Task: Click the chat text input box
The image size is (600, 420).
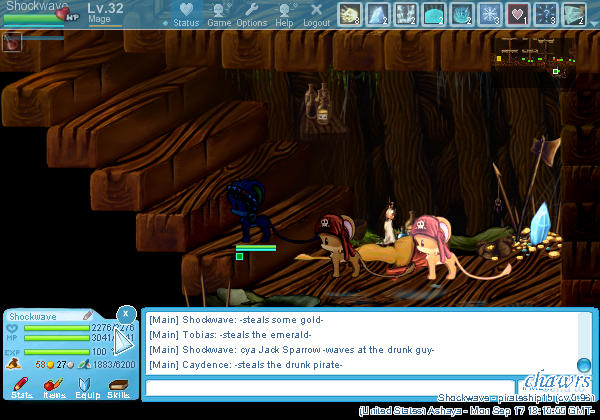Action: click(332, 387)
